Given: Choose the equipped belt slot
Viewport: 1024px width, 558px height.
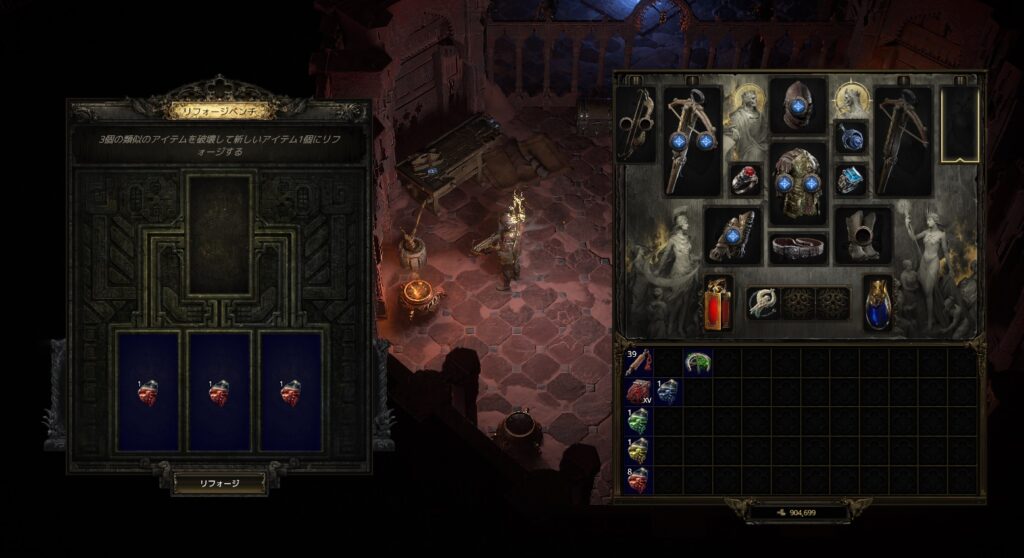Looking at the screenshot, I should 797,247.
